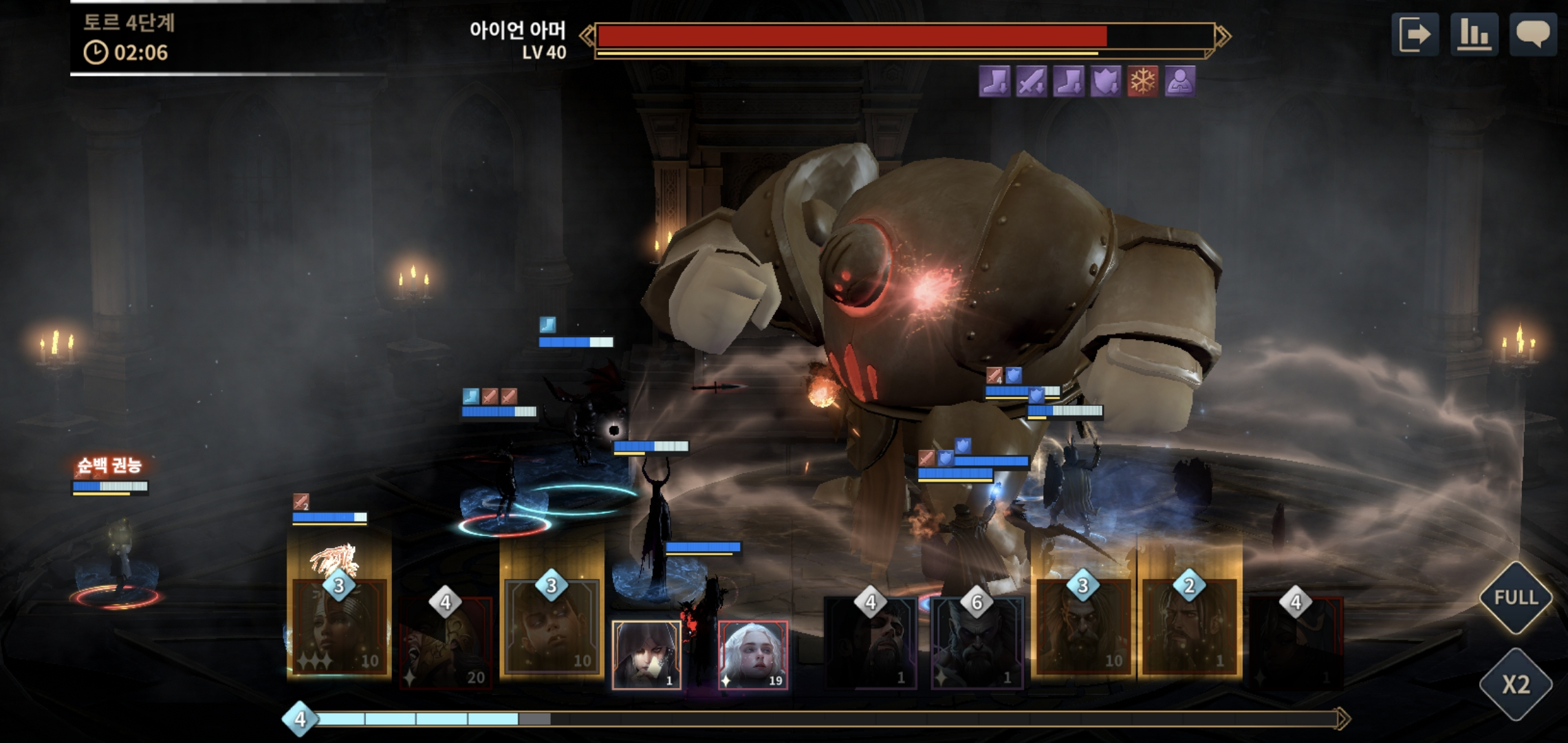Image resolution: width=1568 pixels, height=743 pixels.
Task: Toggle the FULL auto-battle button
Action: (x=1515, y=597)
